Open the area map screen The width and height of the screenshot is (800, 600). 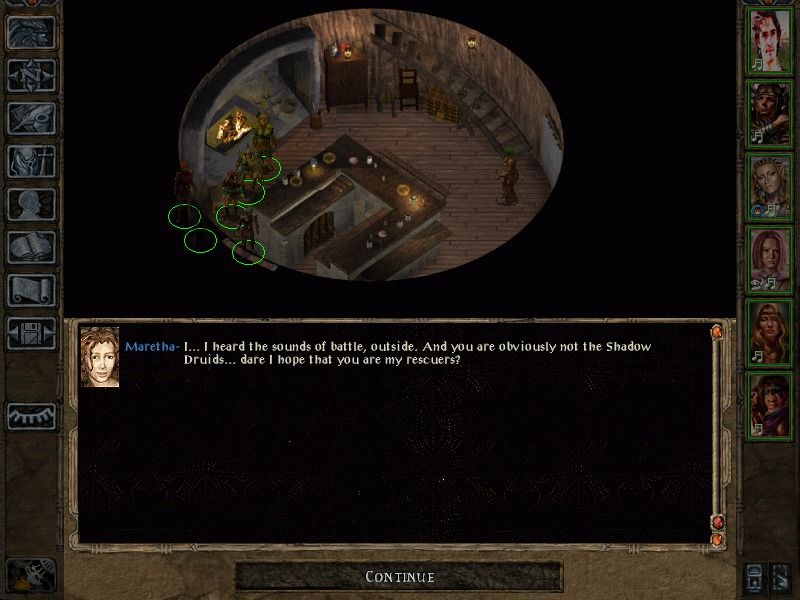[31, 75]
